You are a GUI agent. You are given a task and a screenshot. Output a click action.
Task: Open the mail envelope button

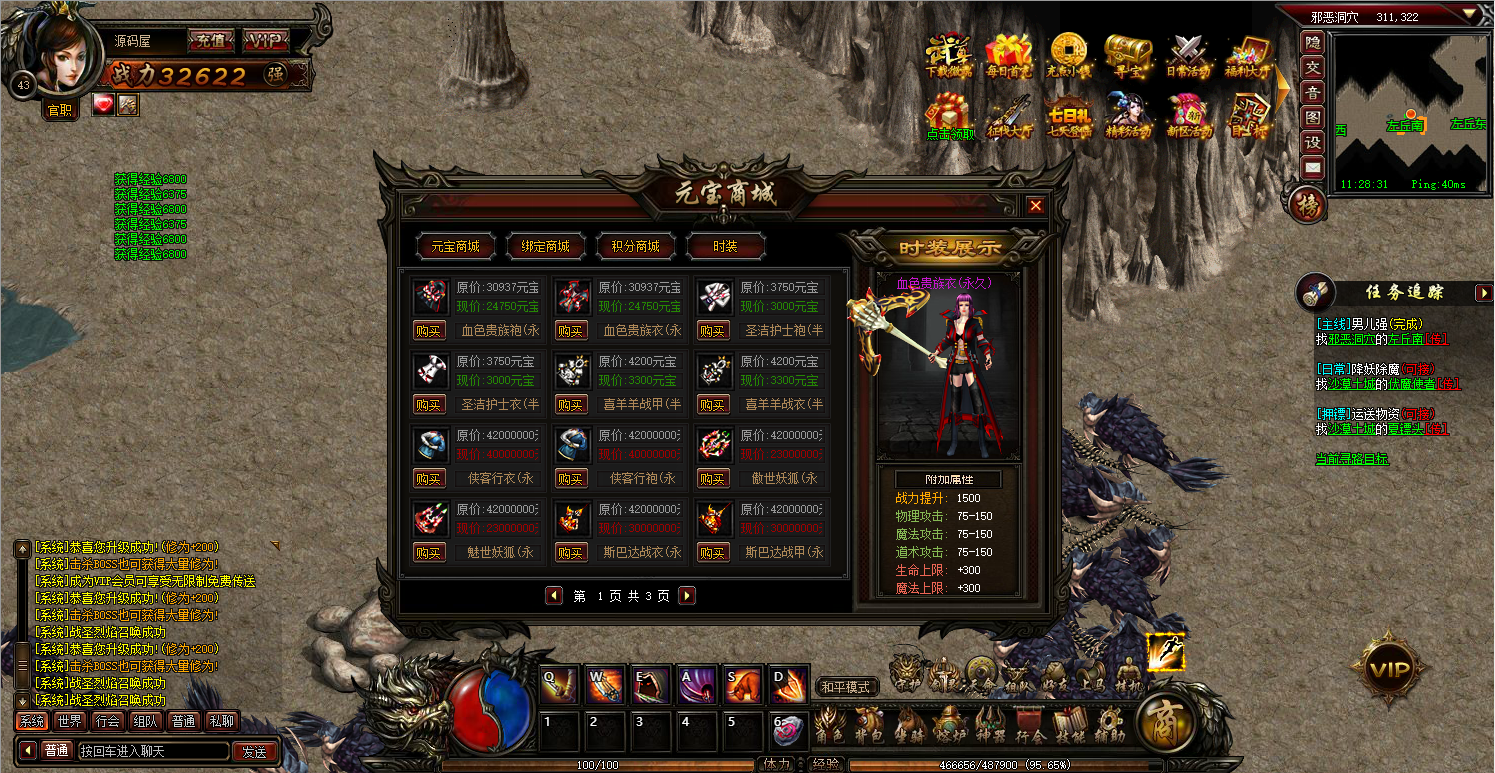[1312, 167]
